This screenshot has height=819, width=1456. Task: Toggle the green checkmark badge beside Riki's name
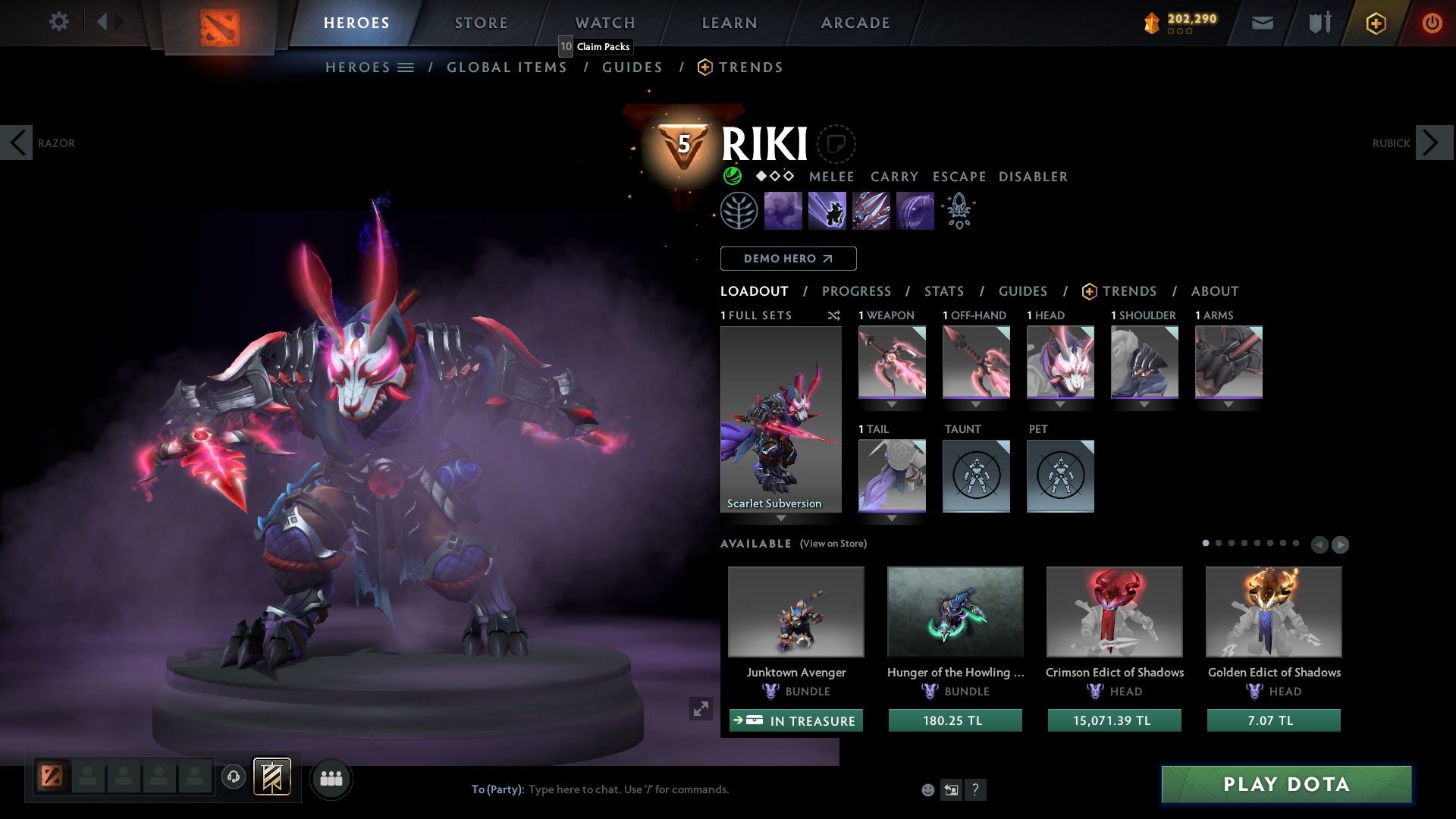tap(731, 177)
